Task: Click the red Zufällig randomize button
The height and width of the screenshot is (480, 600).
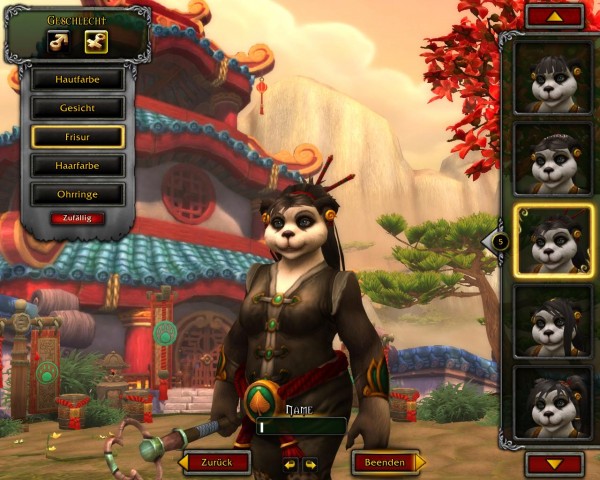Action: tap(77, 218)
